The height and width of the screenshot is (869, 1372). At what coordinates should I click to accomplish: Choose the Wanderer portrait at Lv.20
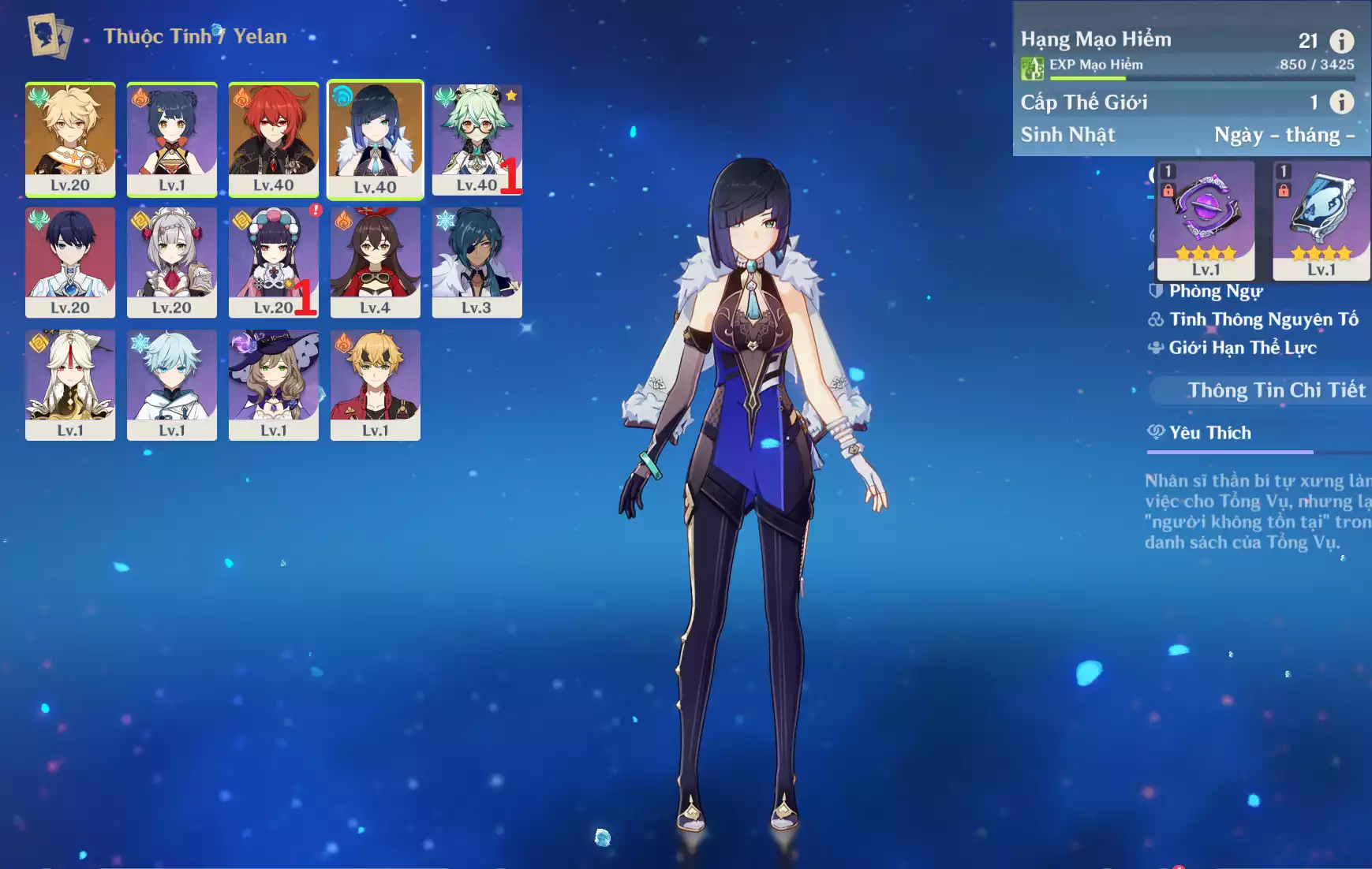[x=70, y=262]
